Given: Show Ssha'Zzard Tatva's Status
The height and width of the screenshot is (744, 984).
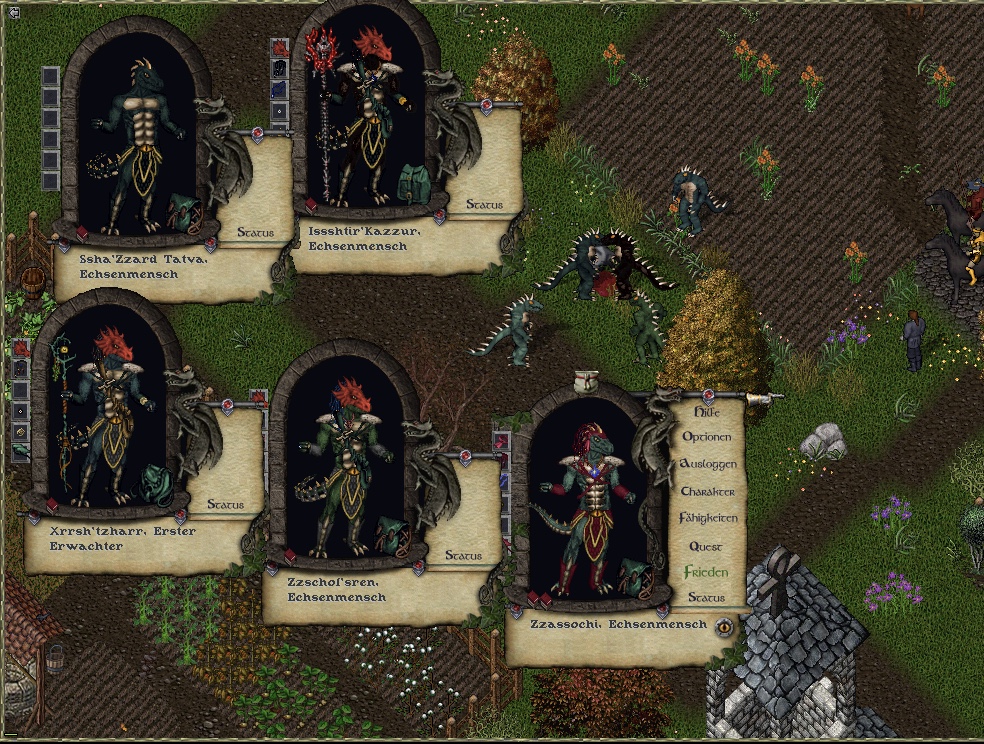Looking at the screenshot, I should coord(255,233).
